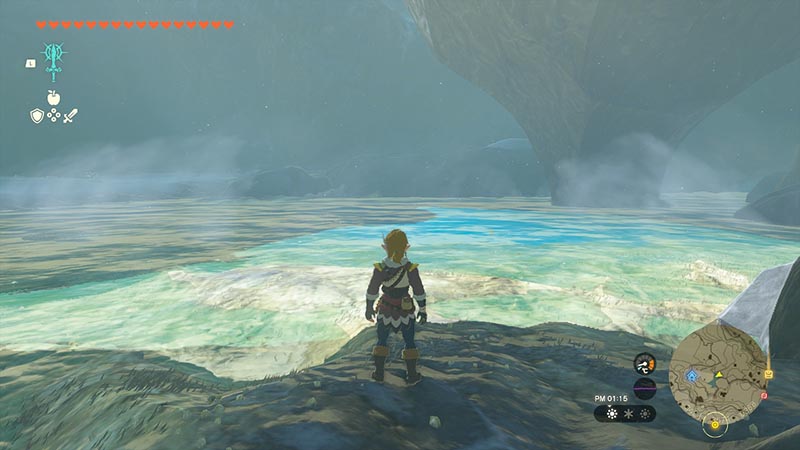Viewport: 800px width, 450px height.
Task: Check the temperature gauge icon
Action: [x=645, y=363]
